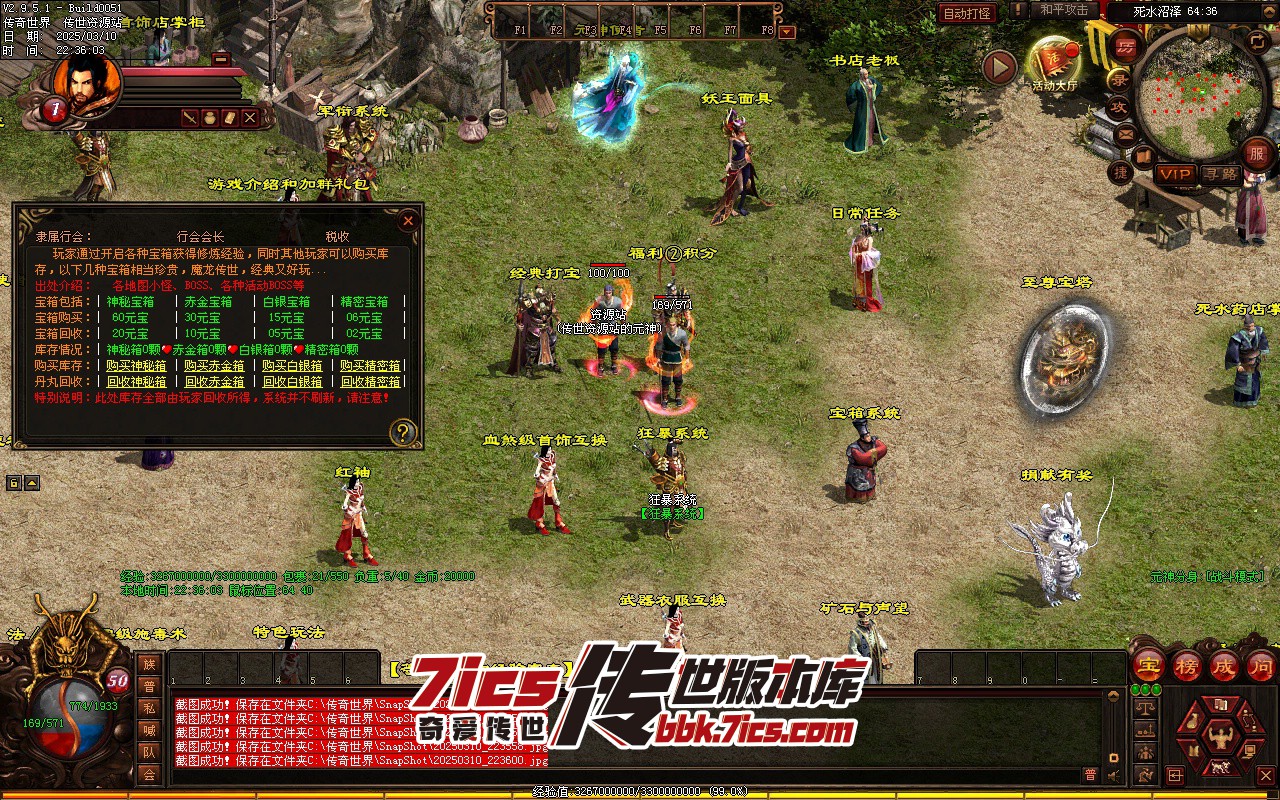The image size is (1280, 800).
Task: Close the treasure chest info panel
Action: [408, 220]
